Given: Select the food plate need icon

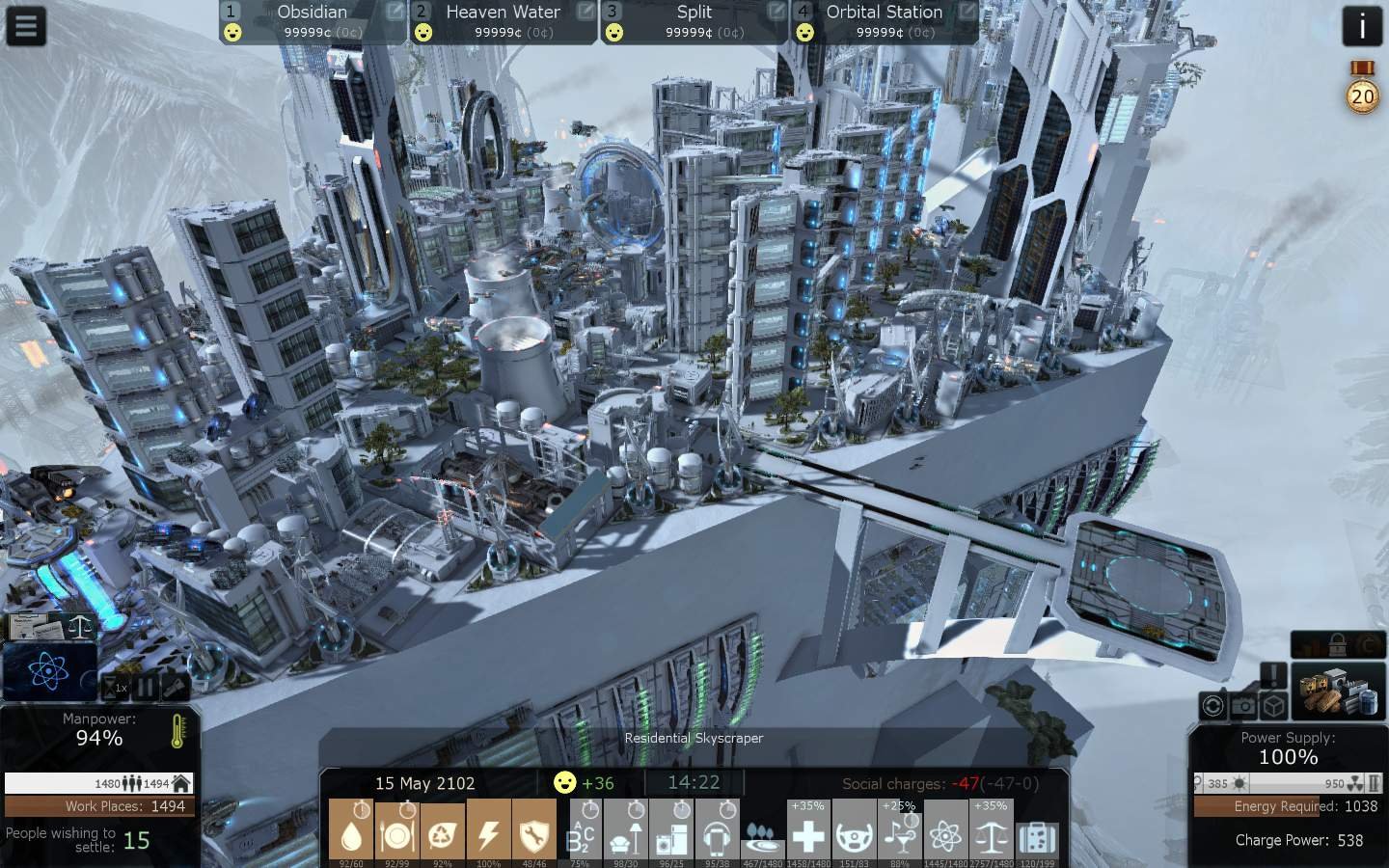Looking at the screenshot, I should click(x=396, y=833).
